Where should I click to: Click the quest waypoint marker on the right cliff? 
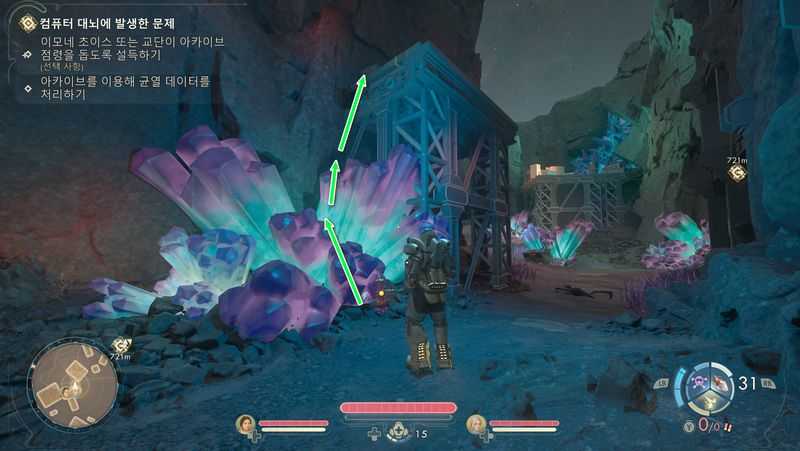pyautogui.click(x=737, y=173)
